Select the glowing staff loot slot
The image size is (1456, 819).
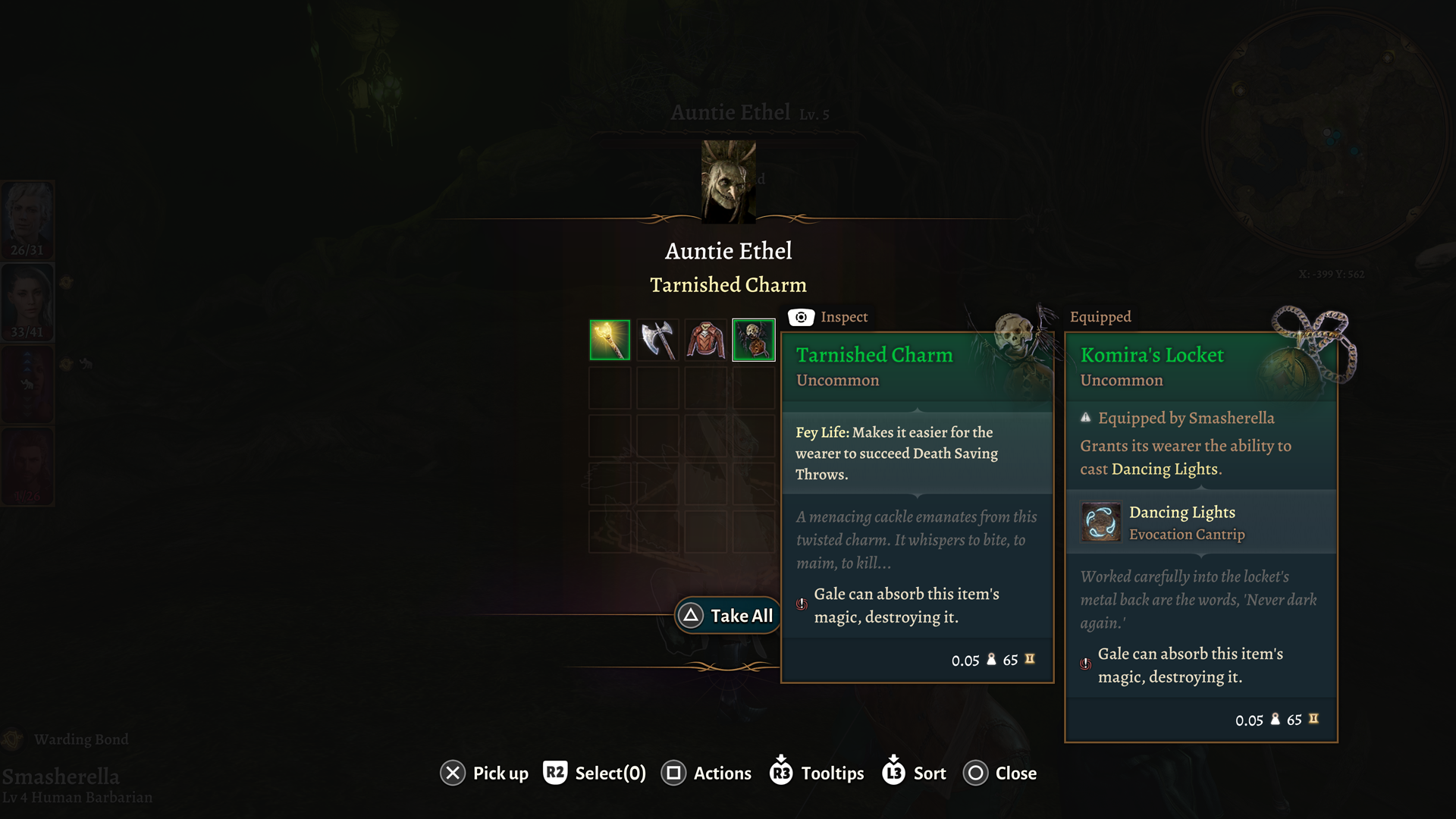click(610, 340)
